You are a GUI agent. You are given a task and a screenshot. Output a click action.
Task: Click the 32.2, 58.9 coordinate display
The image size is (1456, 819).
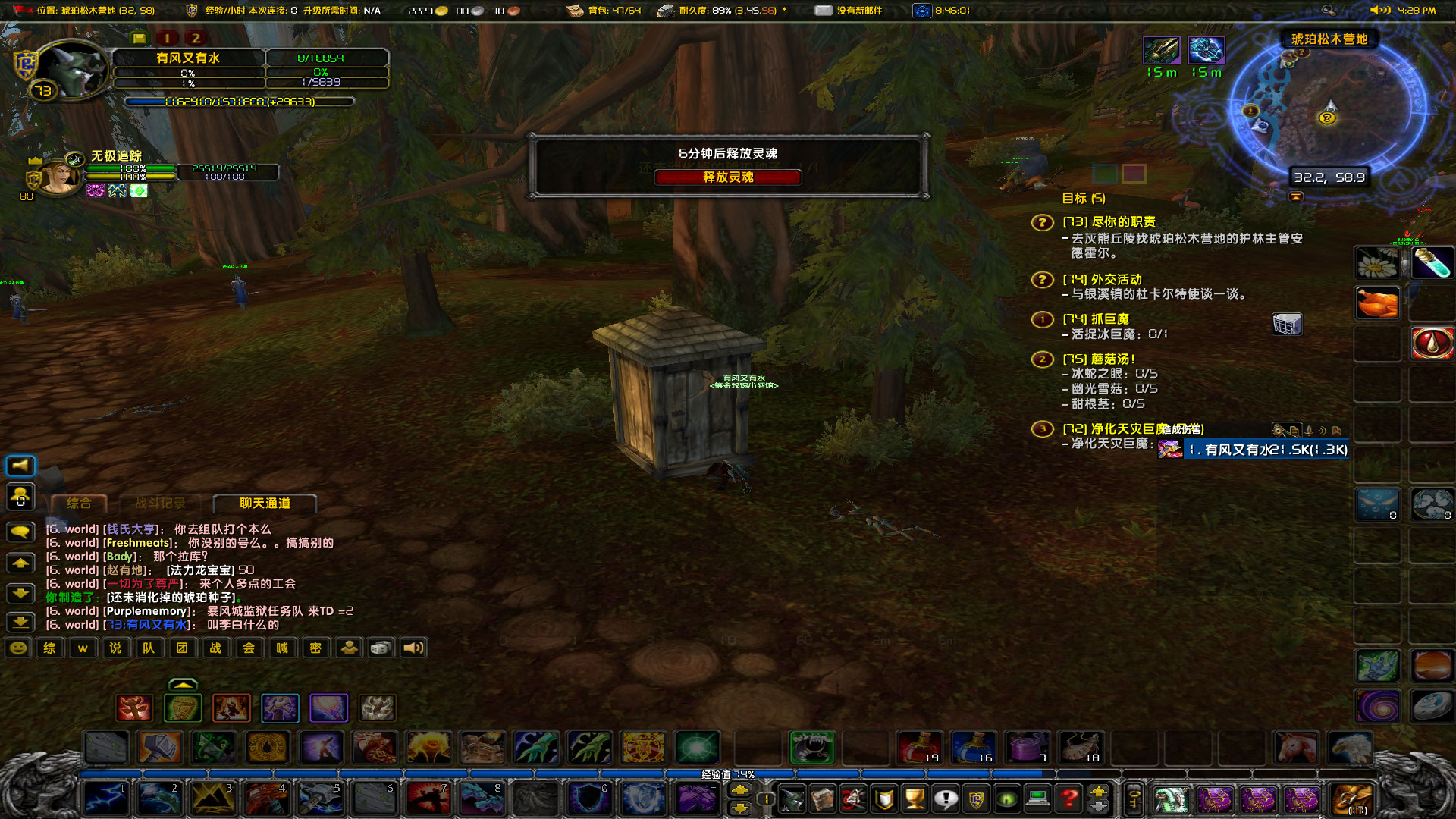coord(1328,177)
